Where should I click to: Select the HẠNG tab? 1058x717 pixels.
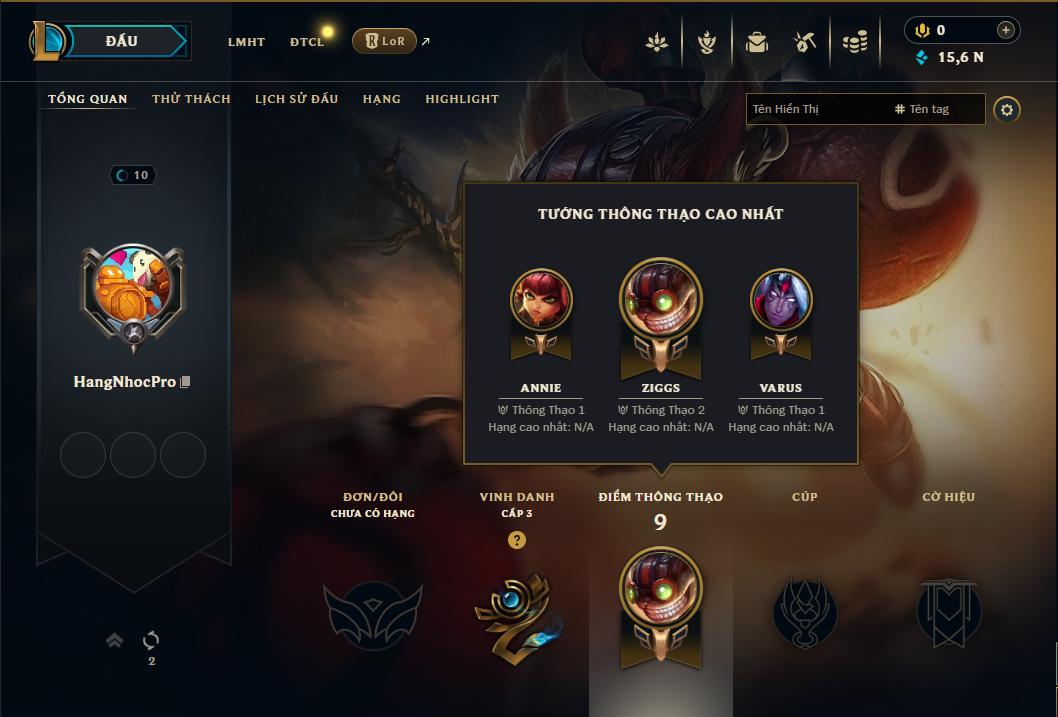381,99
